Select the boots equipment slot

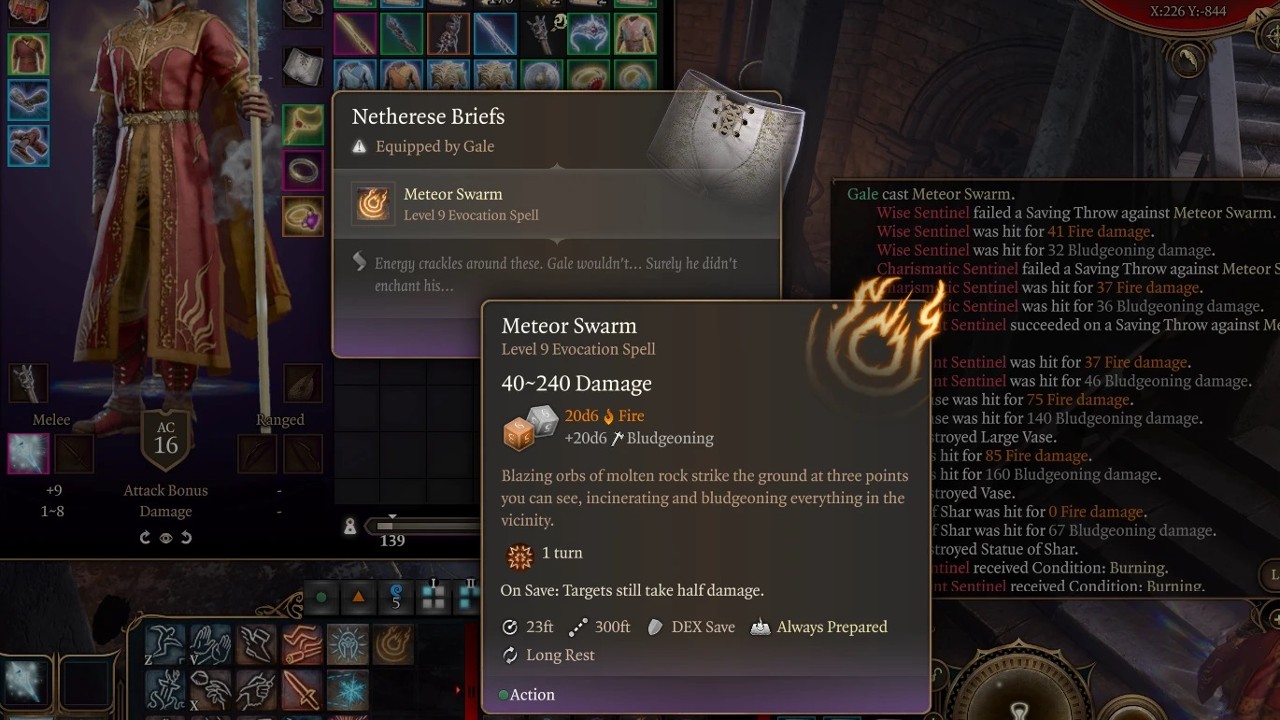(x=28, y=146)
